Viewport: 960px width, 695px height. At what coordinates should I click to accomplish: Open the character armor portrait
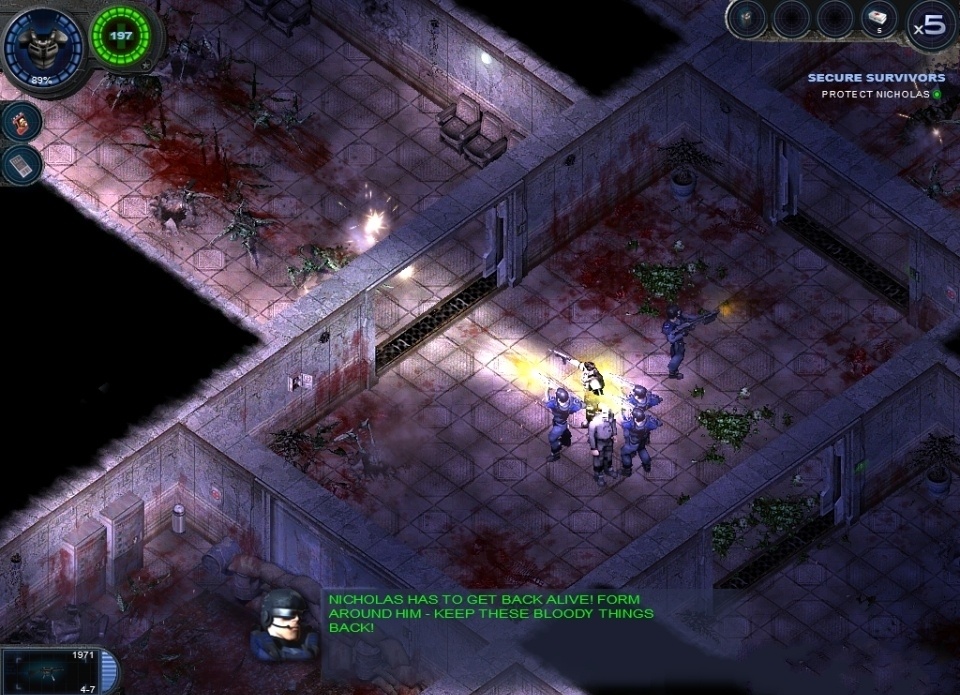tap(42, 46)
